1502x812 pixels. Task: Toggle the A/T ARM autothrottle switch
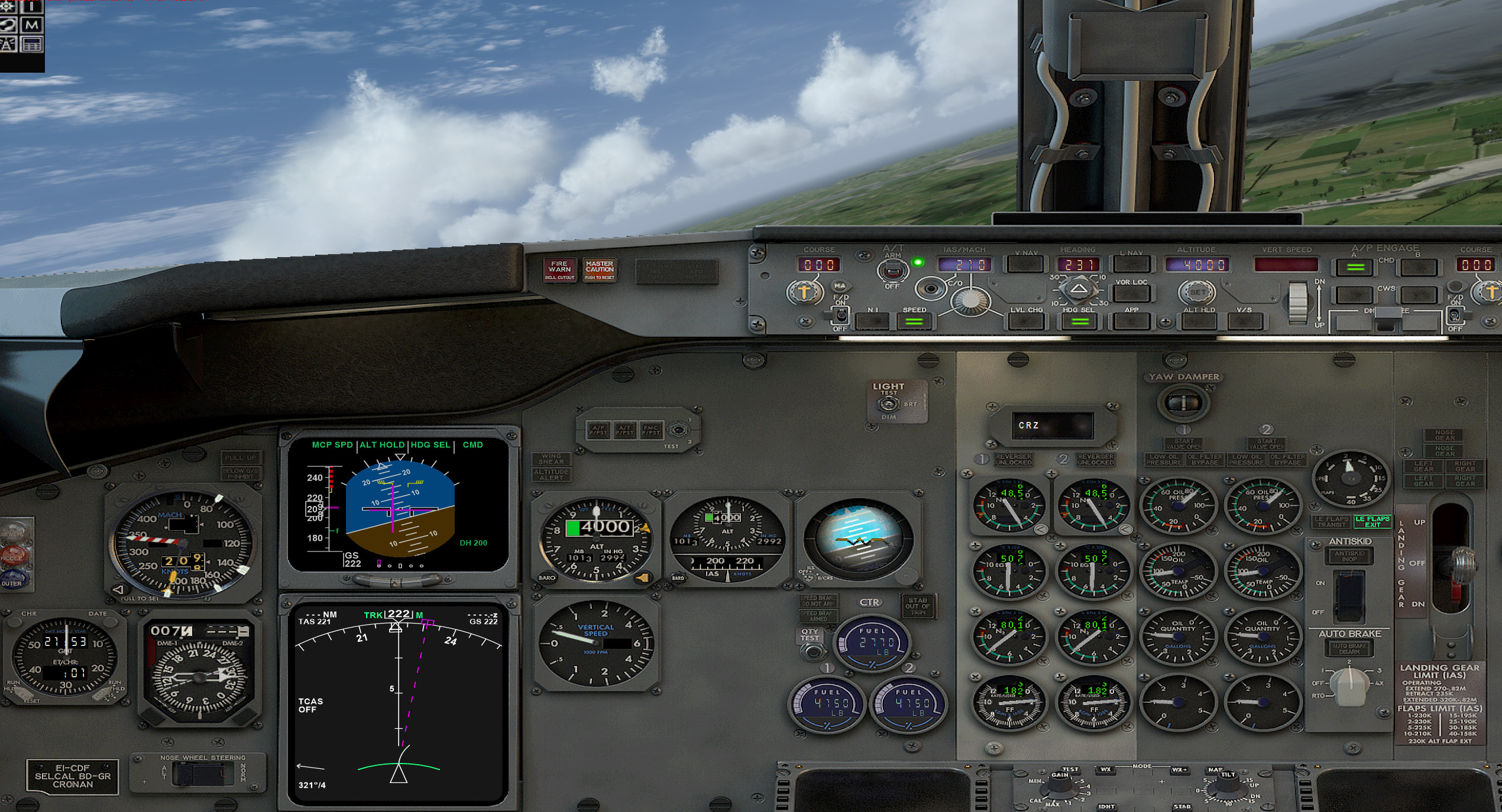(x=892, y=271)
